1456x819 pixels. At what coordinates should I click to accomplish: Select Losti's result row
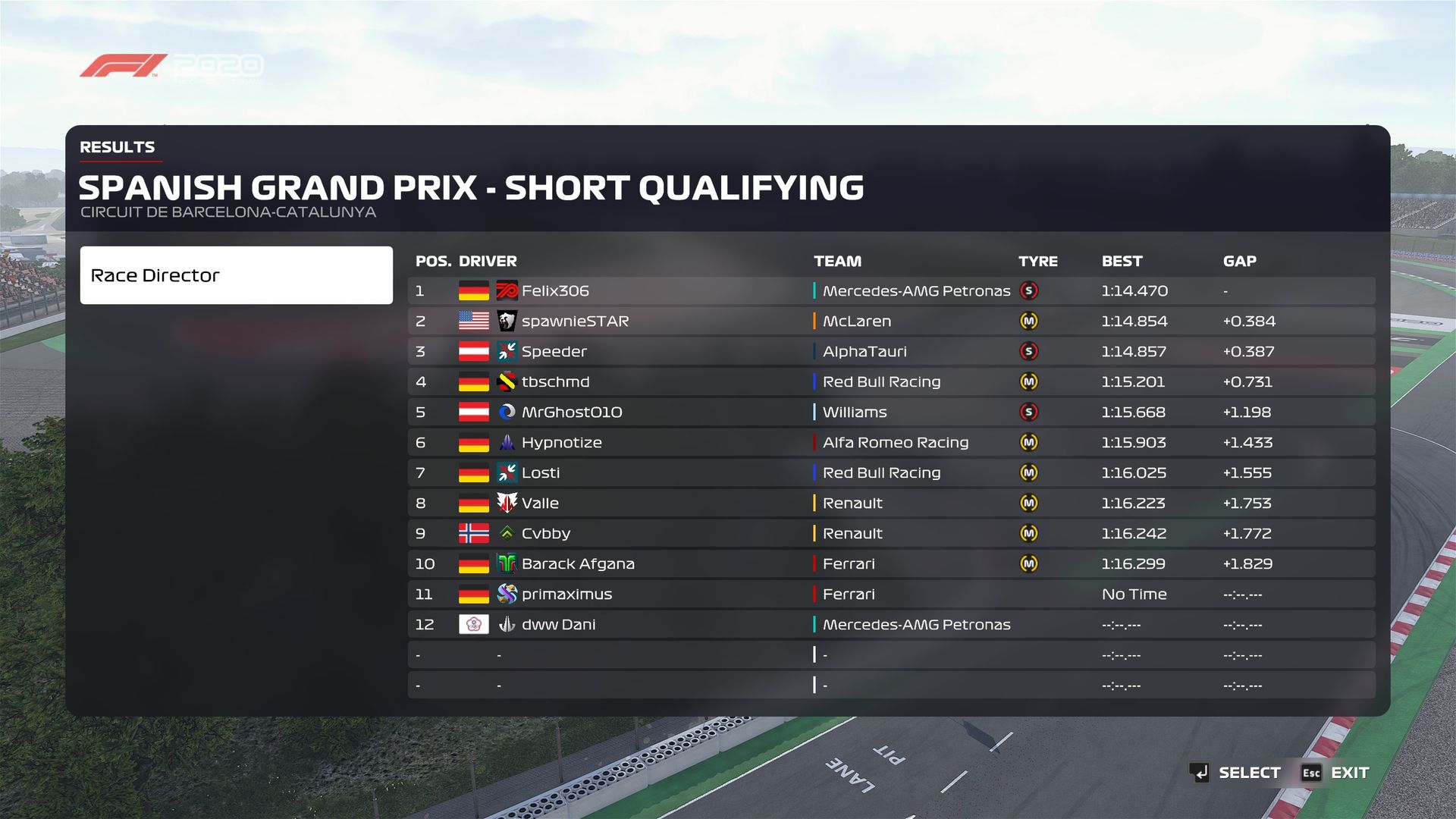point(890,473)
